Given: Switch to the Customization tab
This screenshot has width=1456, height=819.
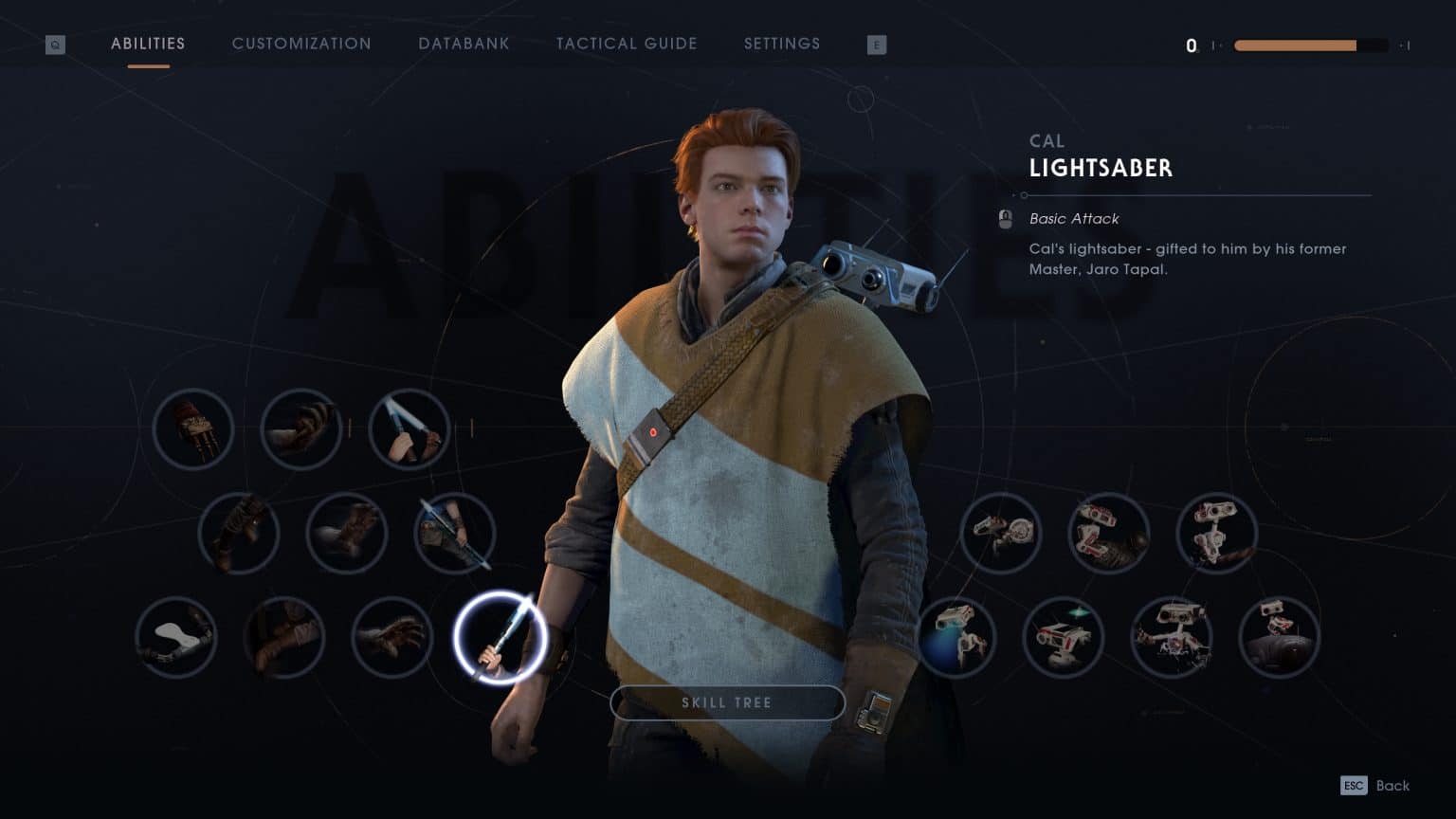Looking at the screenshot, I should [301, 44].
